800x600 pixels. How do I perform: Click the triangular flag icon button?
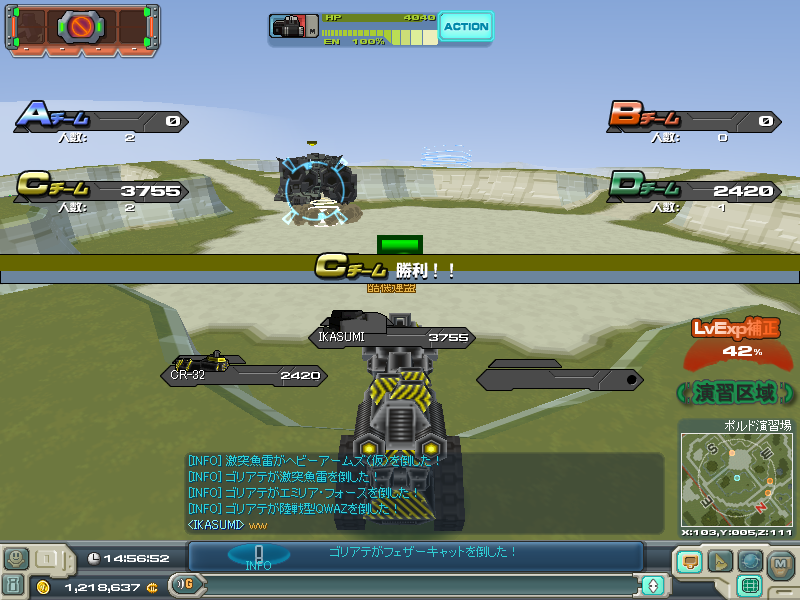coord(720,561)
